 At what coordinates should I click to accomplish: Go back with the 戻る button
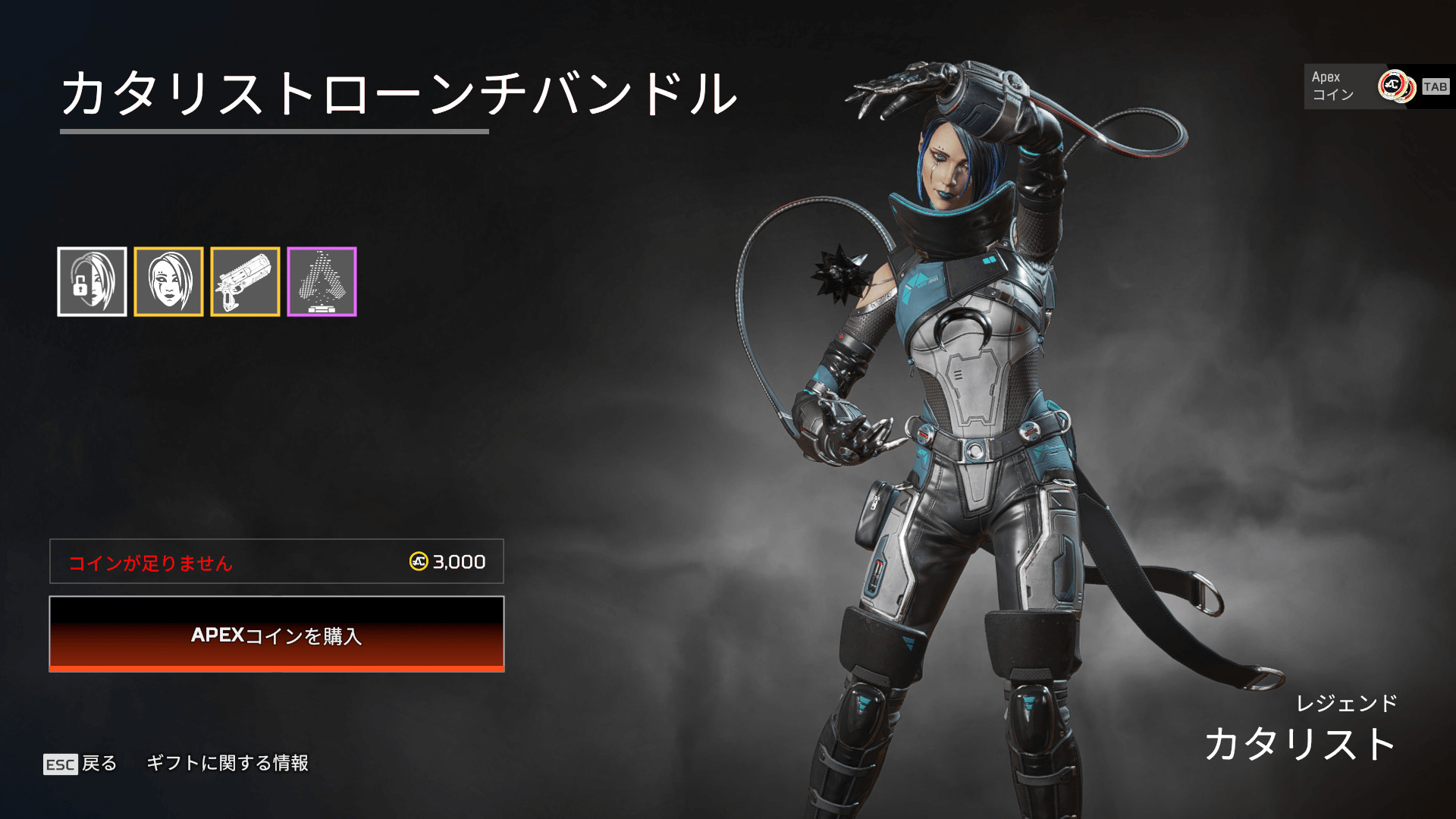80,763
